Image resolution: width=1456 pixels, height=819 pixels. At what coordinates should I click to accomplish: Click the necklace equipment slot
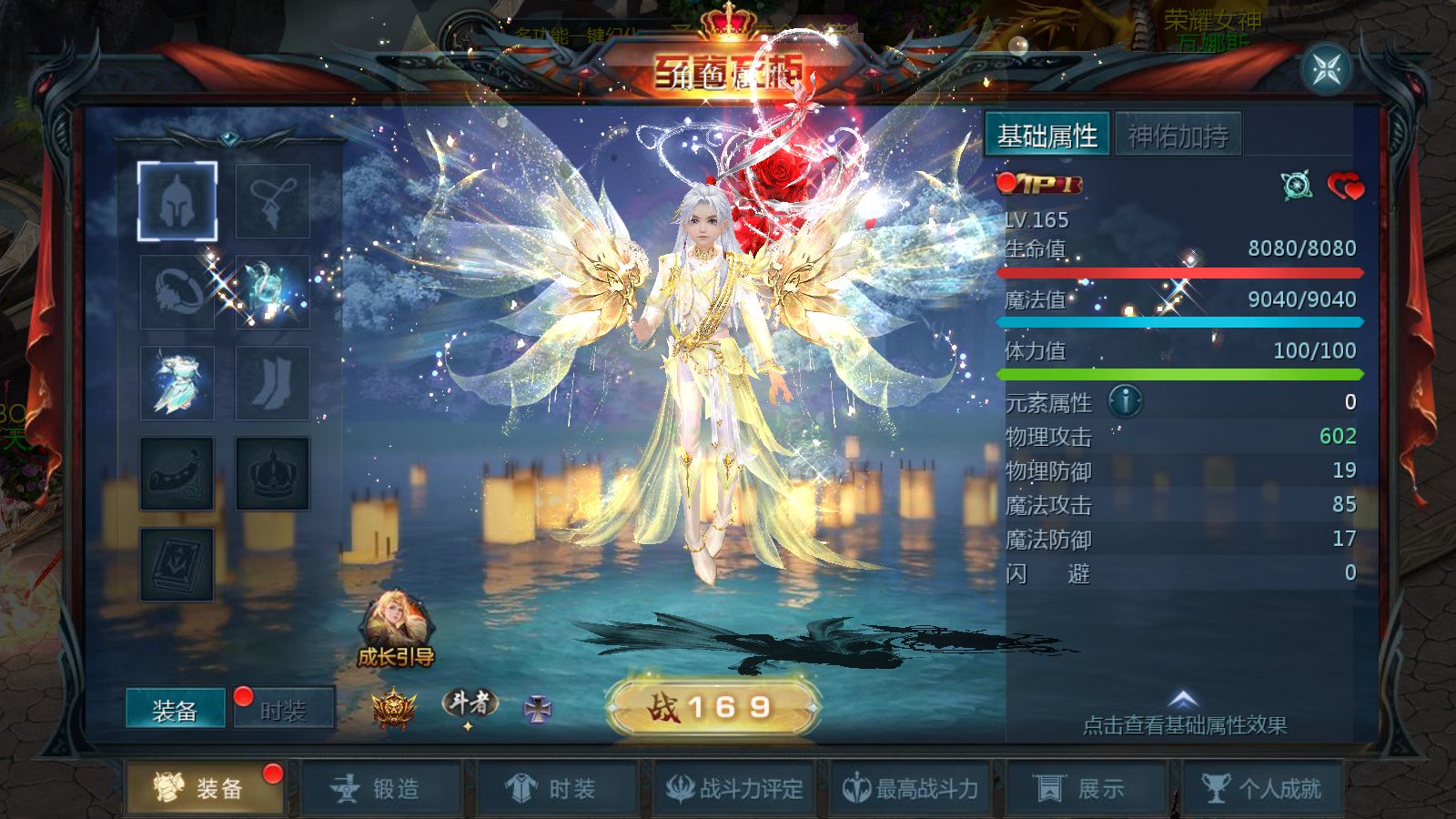(x=272, y=201)
